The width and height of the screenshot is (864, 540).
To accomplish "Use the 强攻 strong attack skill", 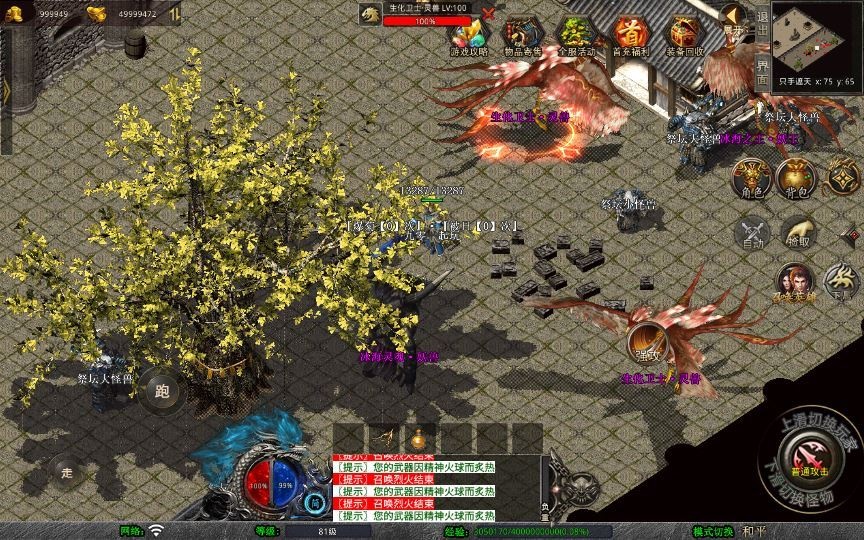I will tap(646, 343).
